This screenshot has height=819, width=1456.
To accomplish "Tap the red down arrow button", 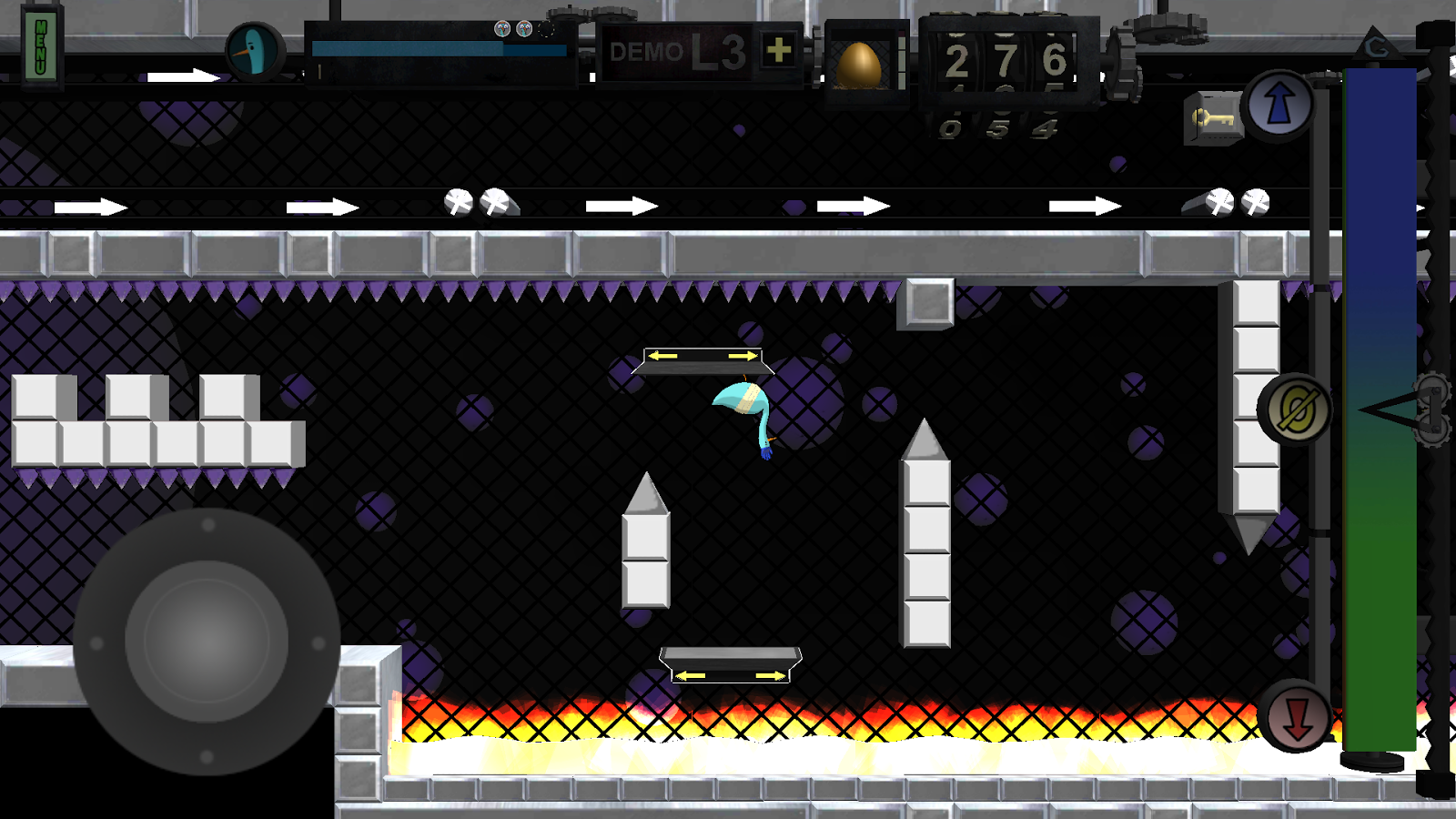I will point(1296,717).
